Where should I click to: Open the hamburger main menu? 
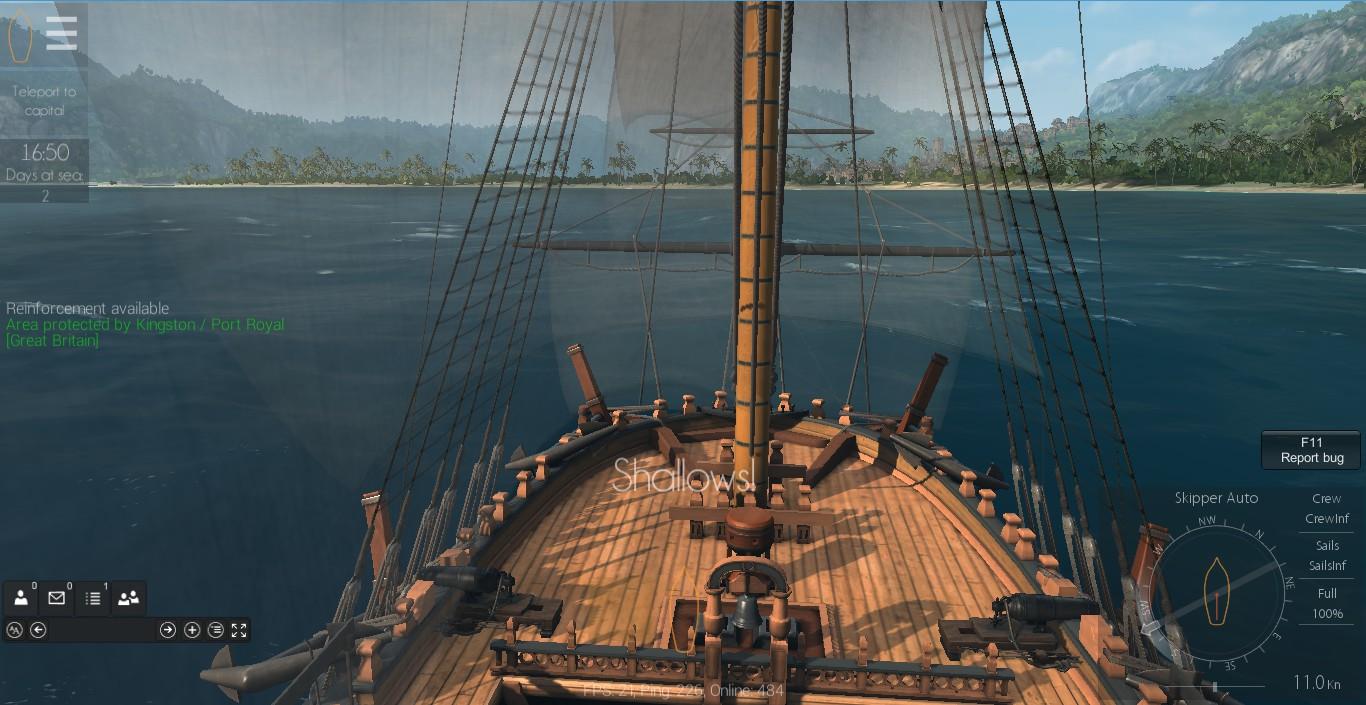point(61,34)
